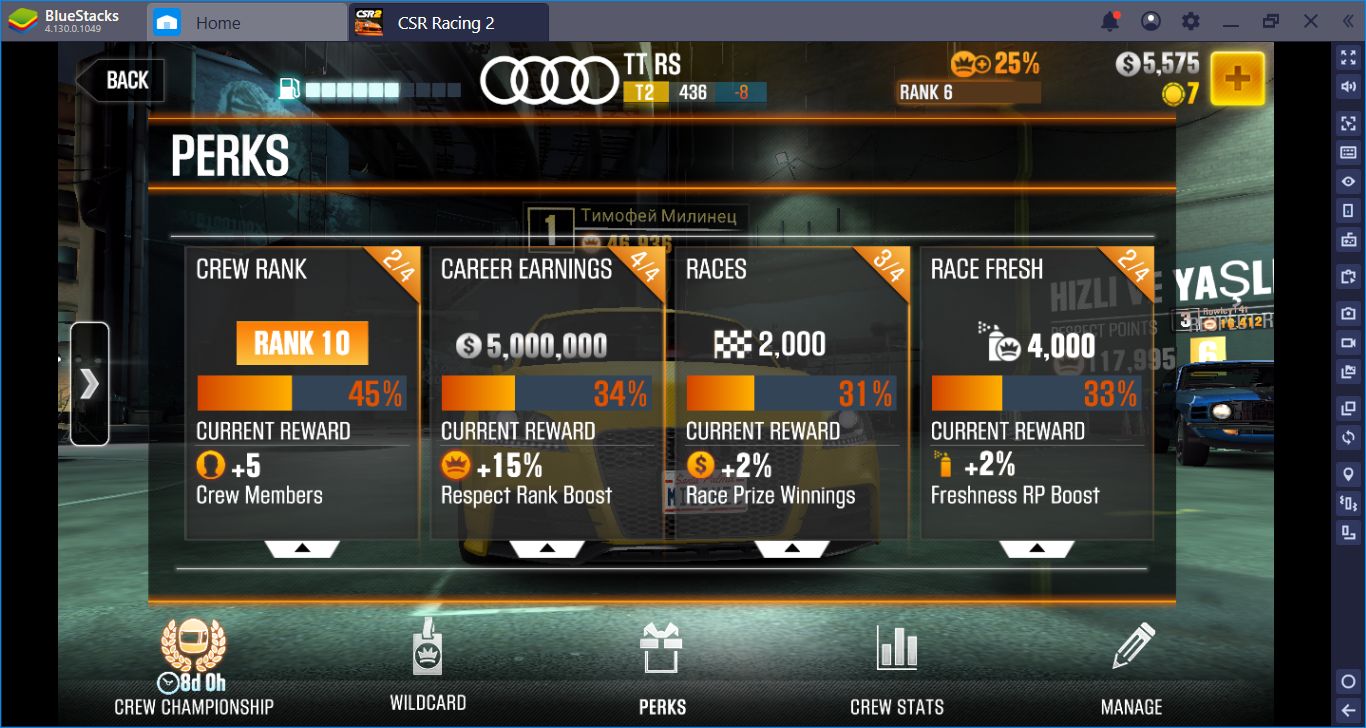Open the BlueStacks screenshot tool
Image resolution: width=1366 pixels, height=728 pixels.
[x=1347, y=311]
